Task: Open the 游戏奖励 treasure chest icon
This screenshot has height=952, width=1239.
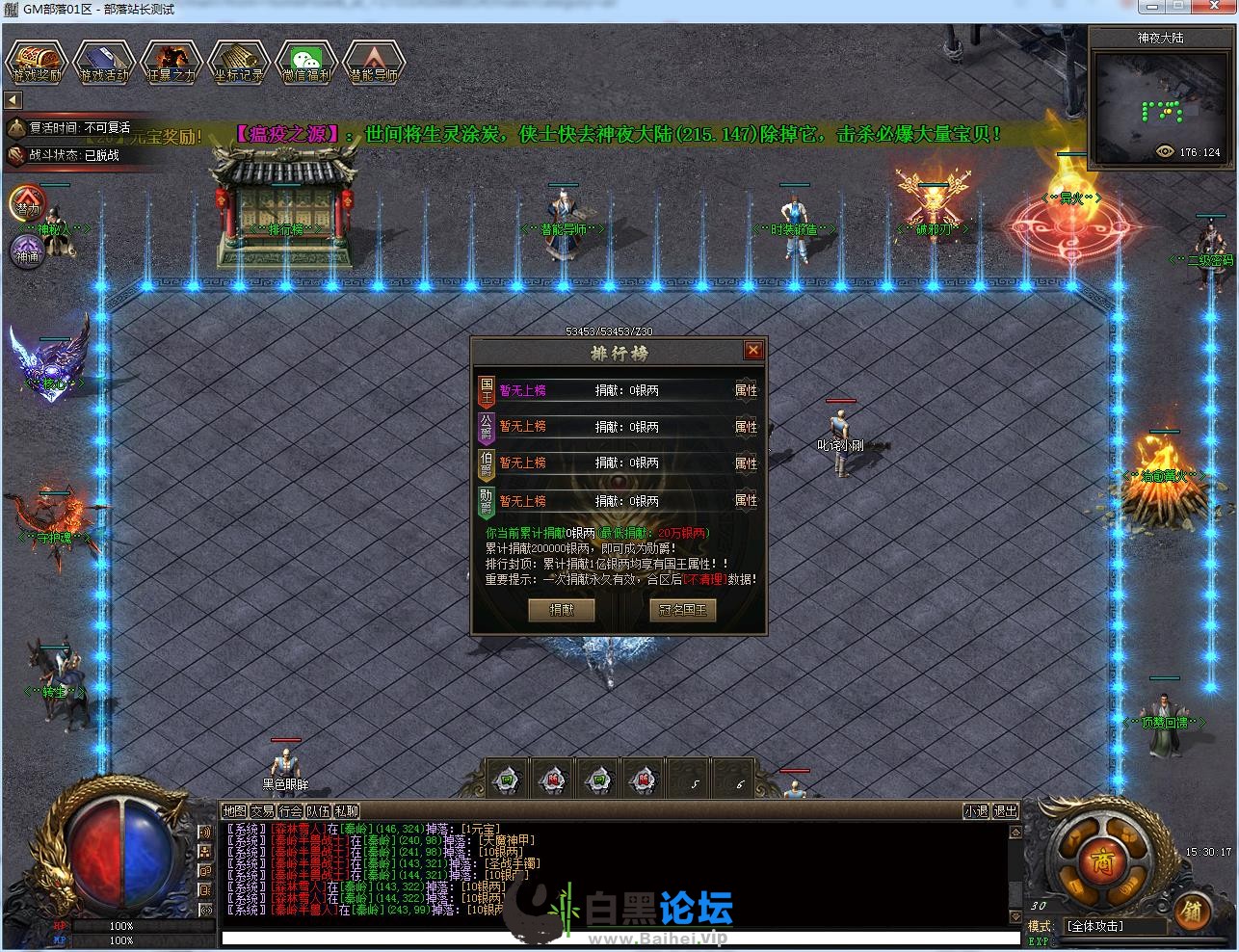Action: point(37,62)
